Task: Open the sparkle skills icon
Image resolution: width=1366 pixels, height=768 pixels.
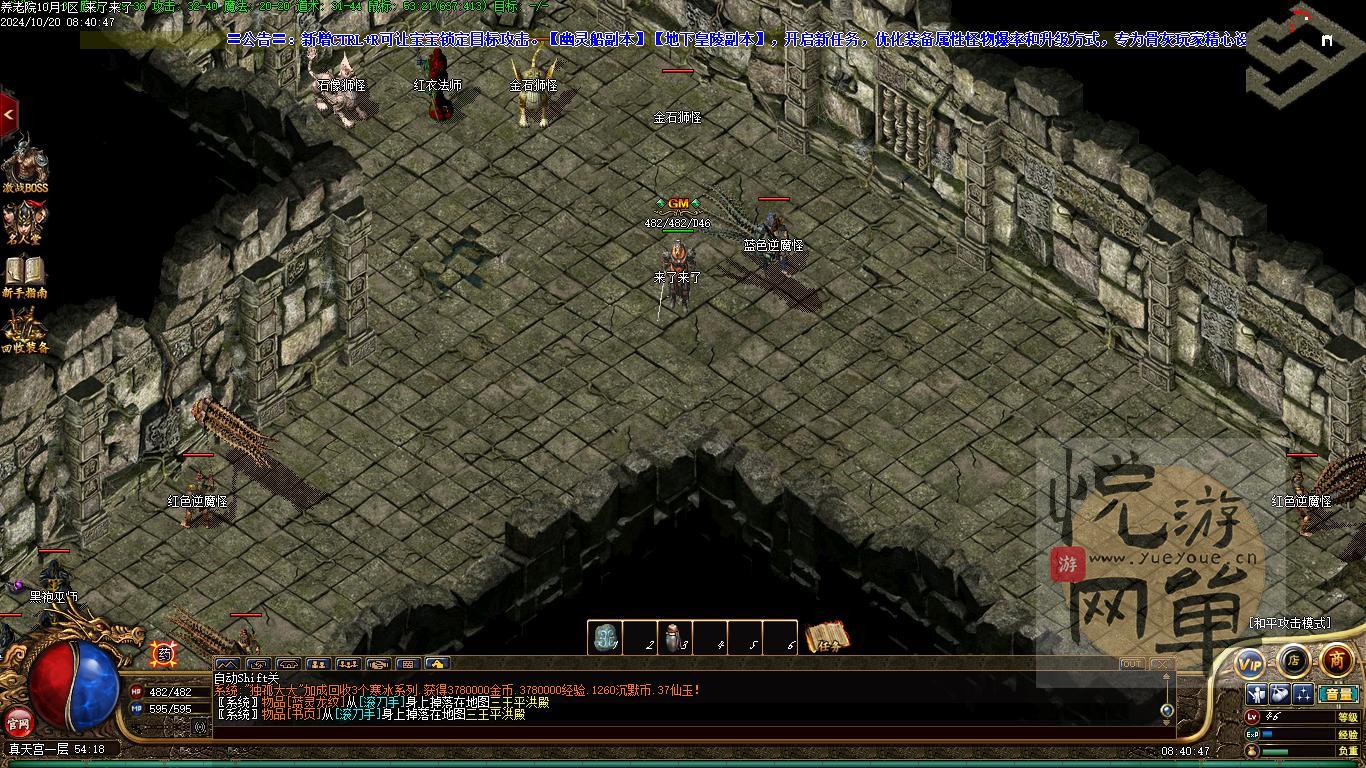Action: [1303, 694]
